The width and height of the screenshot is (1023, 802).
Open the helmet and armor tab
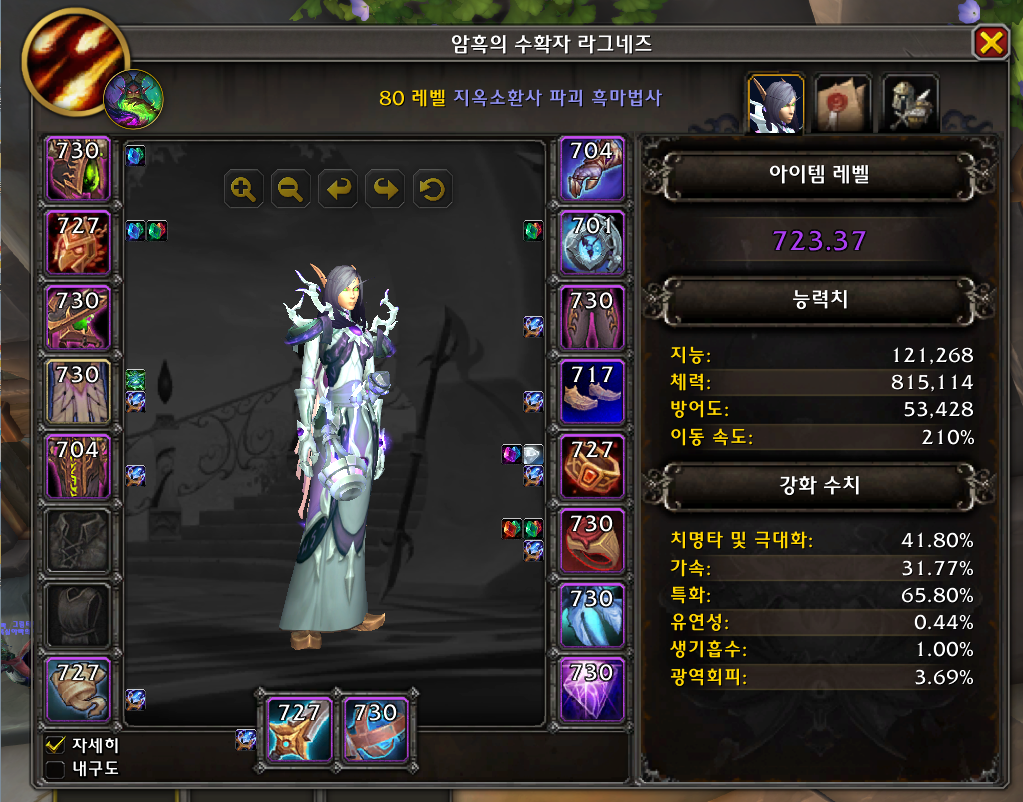pos(910,104)
